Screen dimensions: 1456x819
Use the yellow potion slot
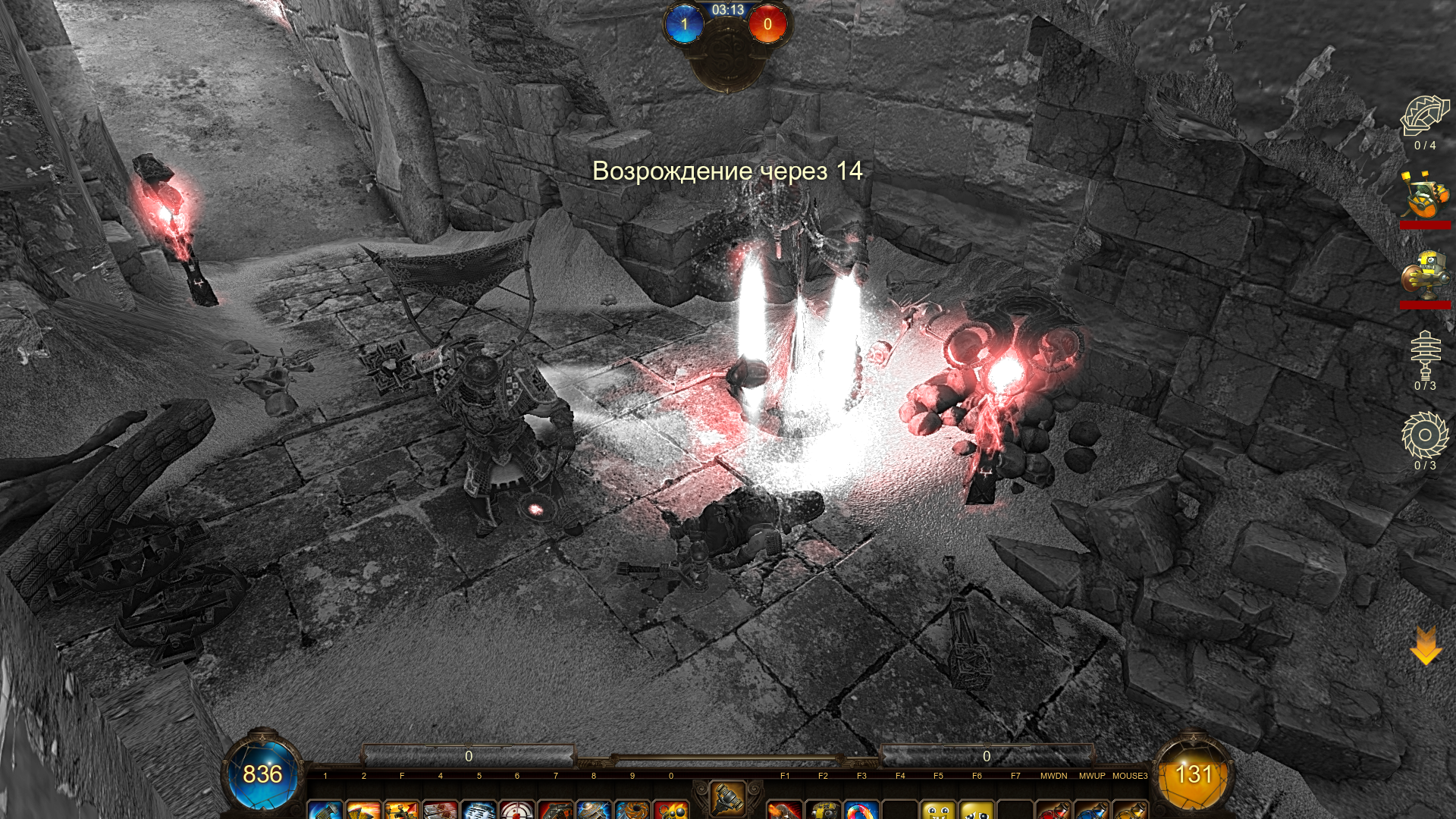point(1130,810)
